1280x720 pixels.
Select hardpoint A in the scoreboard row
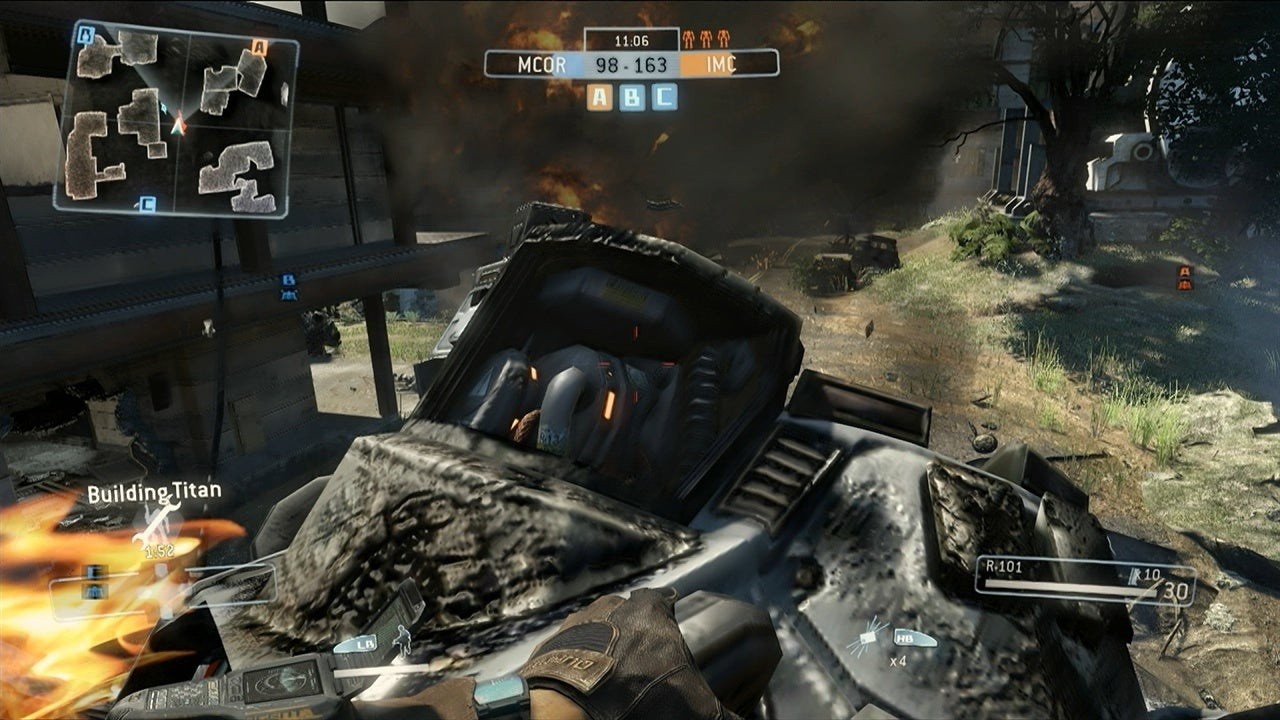tap(599, 97)
